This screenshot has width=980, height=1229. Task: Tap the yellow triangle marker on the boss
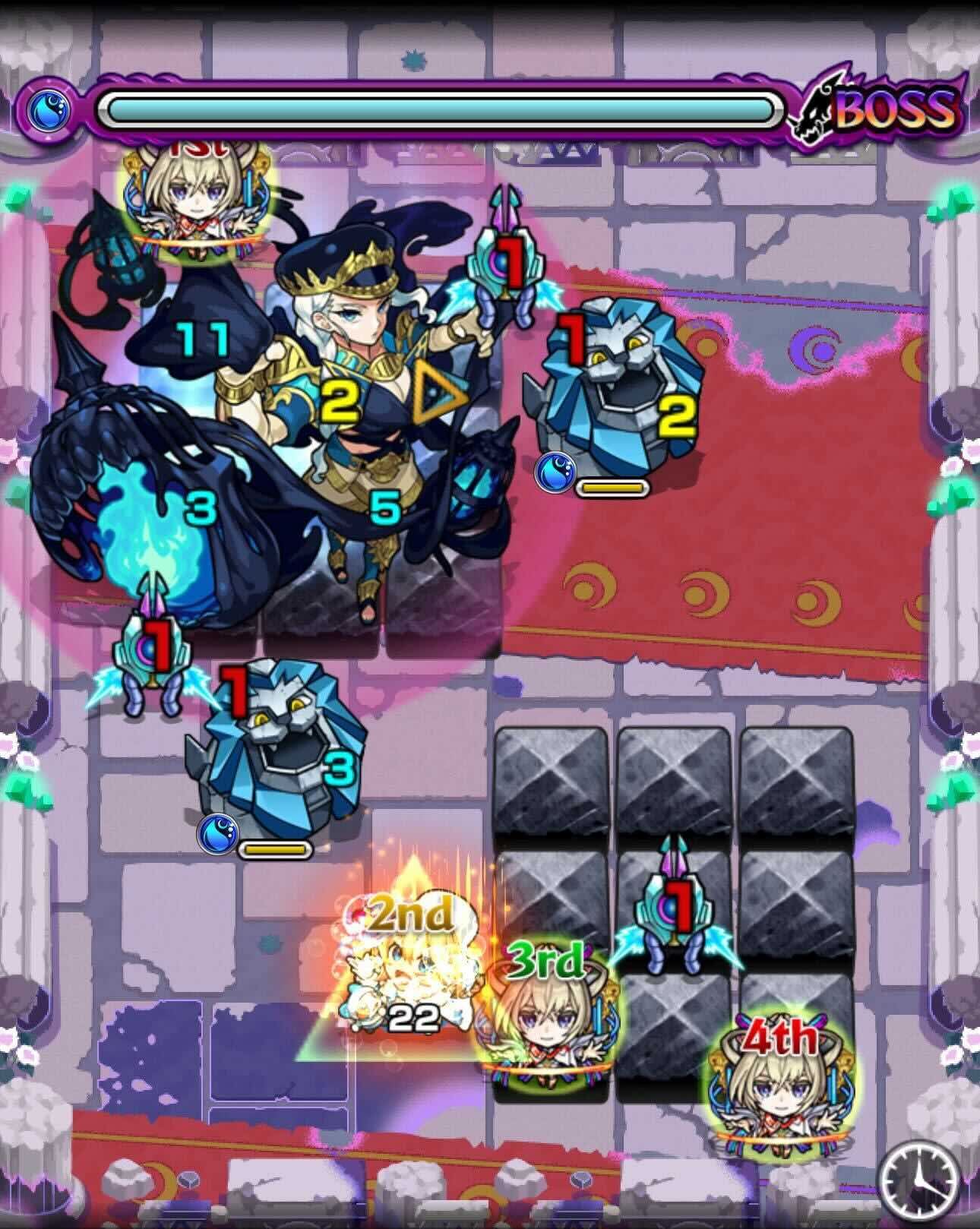tap(436, 390)
